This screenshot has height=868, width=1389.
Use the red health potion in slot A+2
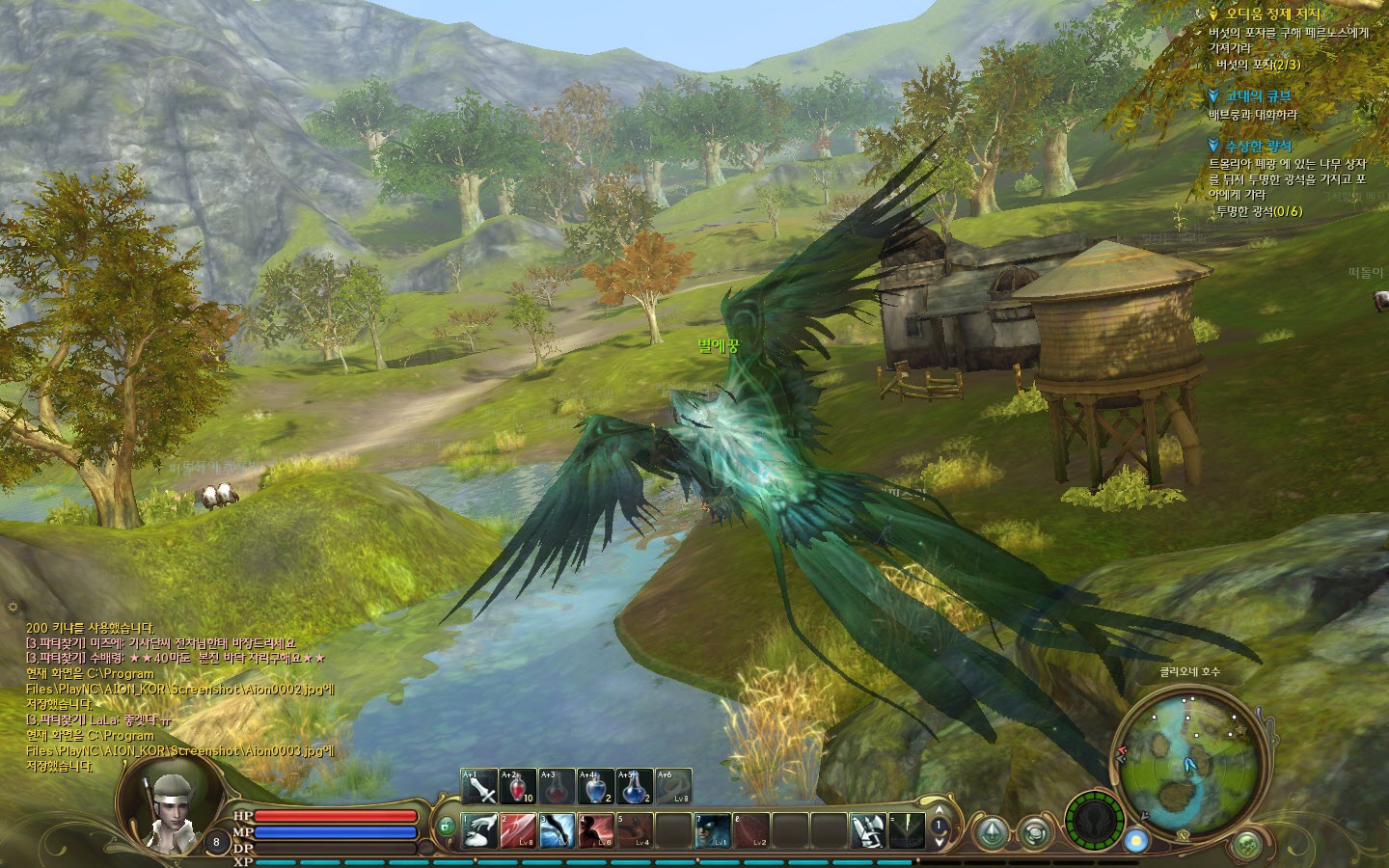pos(518,787)
